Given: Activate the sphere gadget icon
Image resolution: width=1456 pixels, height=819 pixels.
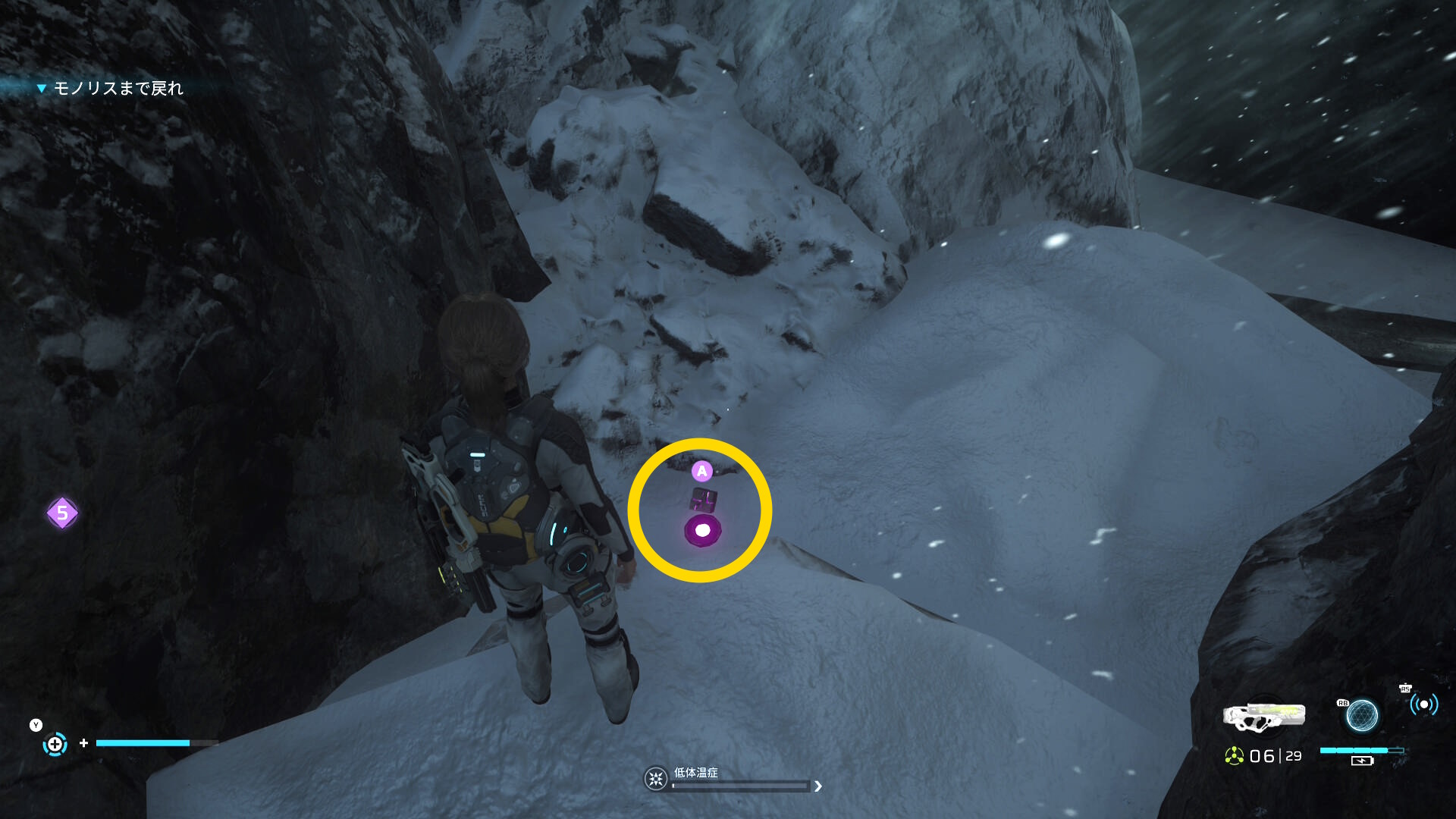Looking at the screenshot, I should click(1361, 715).
